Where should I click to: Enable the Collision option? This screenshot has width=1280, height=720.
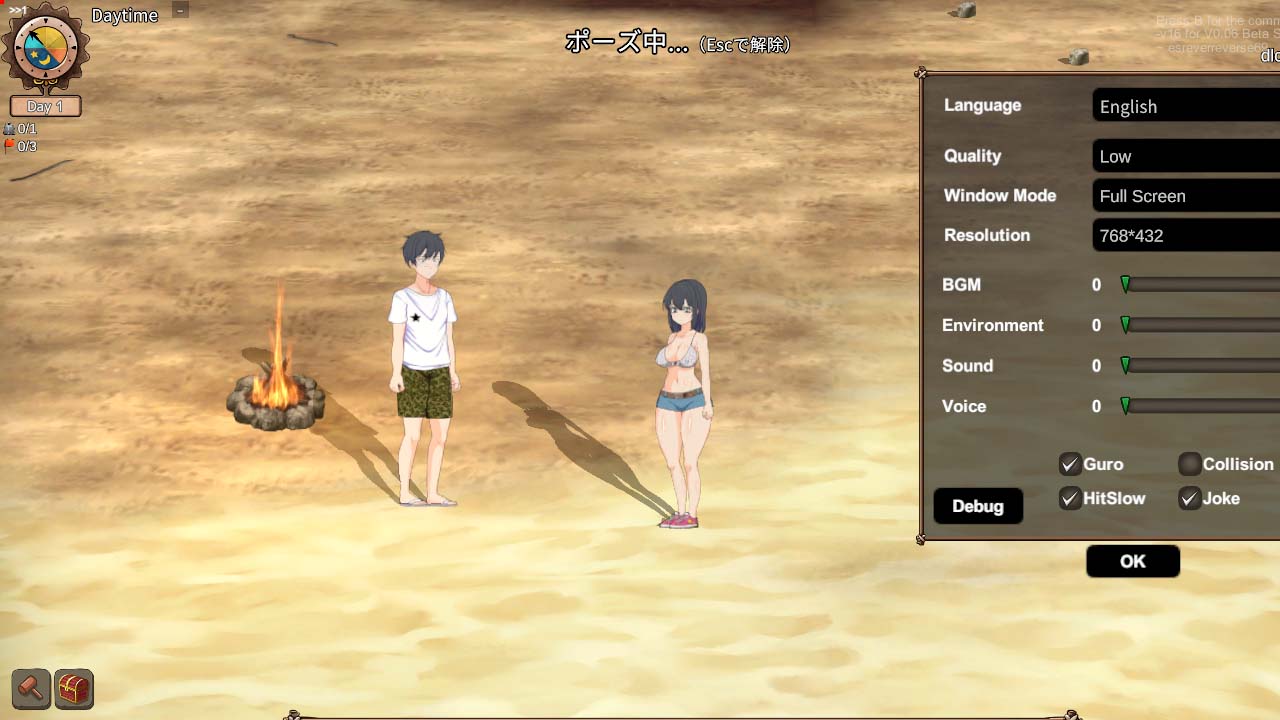(x=1190, y=463)
